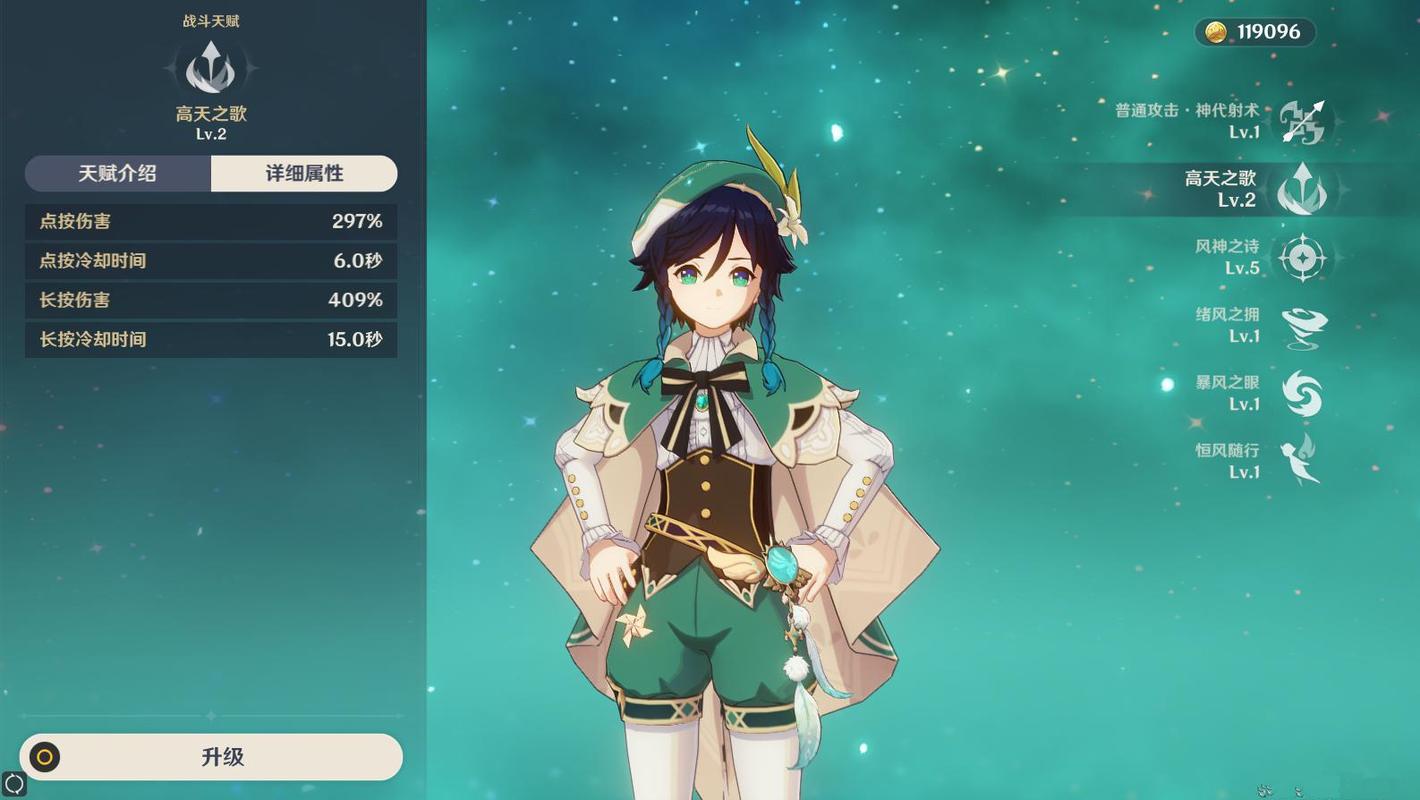
Task: Open the 风神之诗 talent
Action: coord(1302,258)
